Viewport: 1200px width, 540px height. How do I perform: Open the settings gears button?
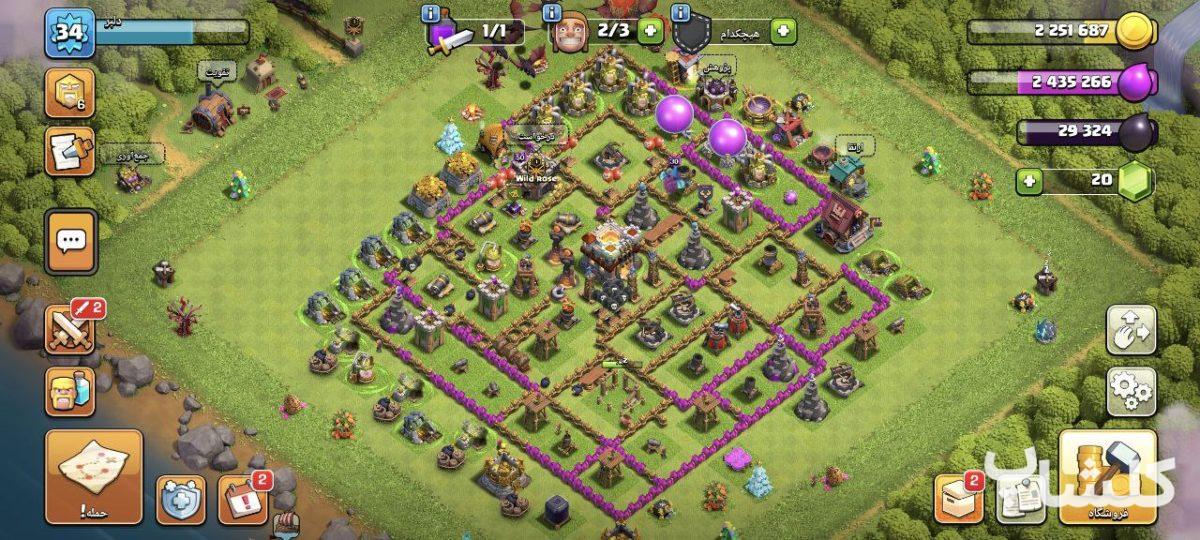[1131, 391]
